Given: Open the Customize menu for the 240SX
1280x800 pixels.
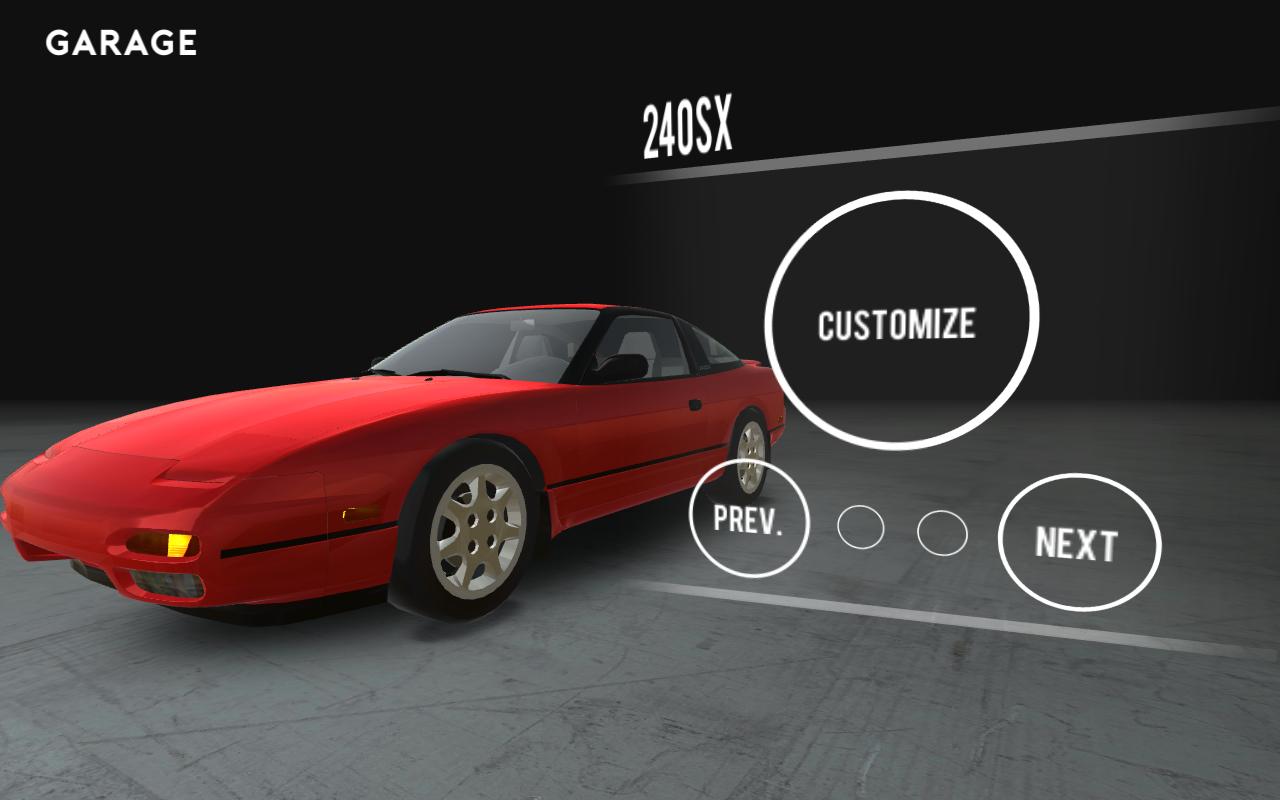Looking at the screenshot, I should (x=901, y=321).
